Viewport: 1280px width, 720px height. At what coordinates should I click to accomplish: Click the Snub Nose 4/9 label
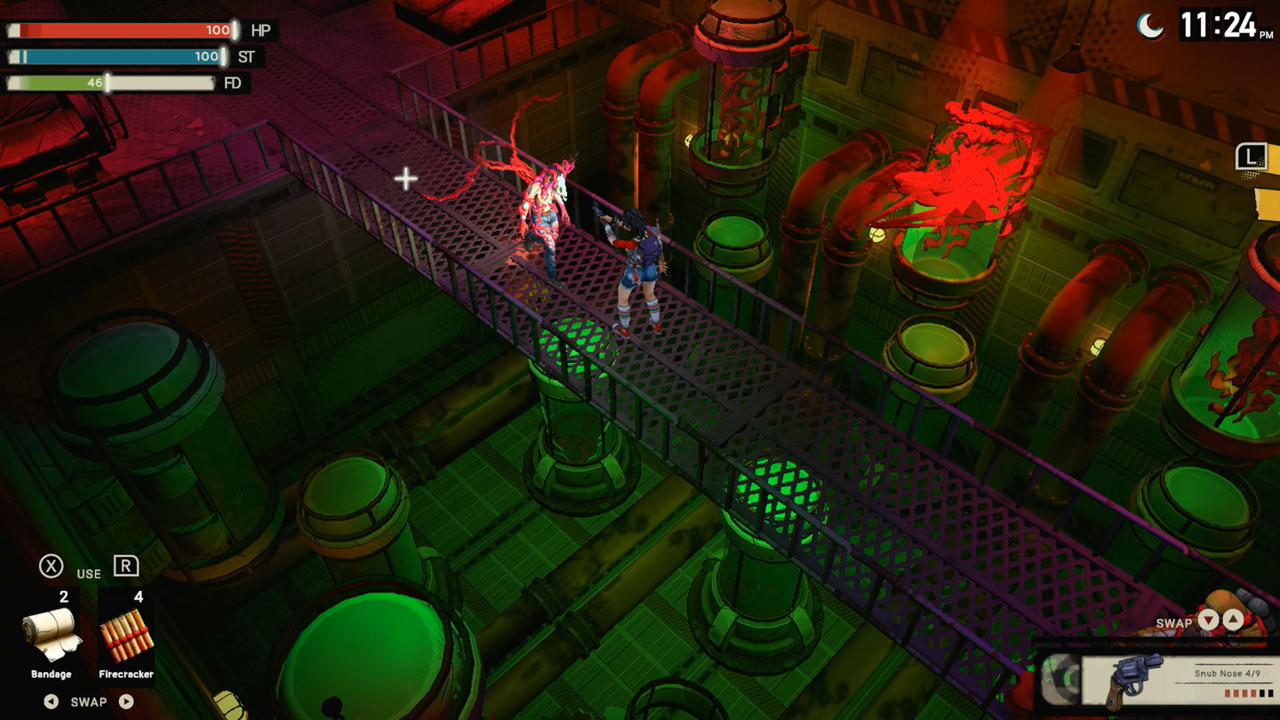[x=1228, y=672]
